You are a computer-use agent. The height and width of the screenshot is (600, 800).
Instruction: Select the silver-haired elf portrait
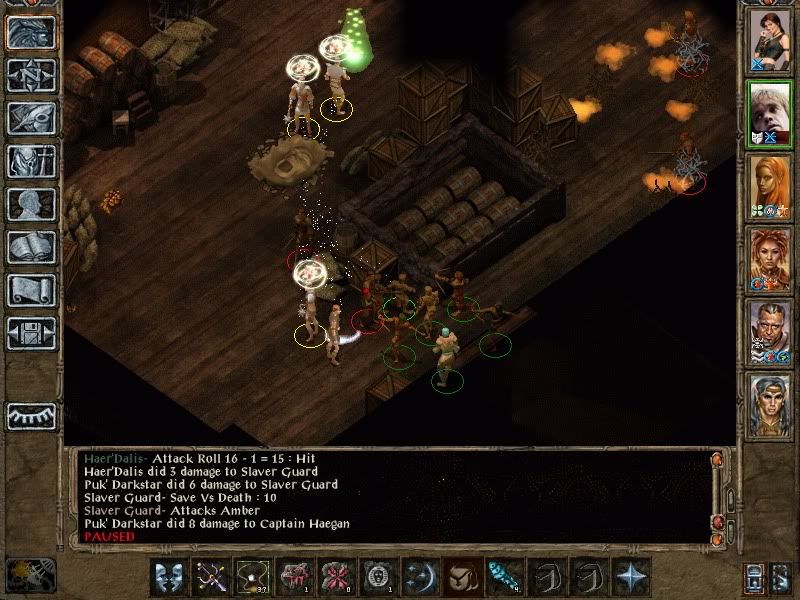(x=769, y=402)
